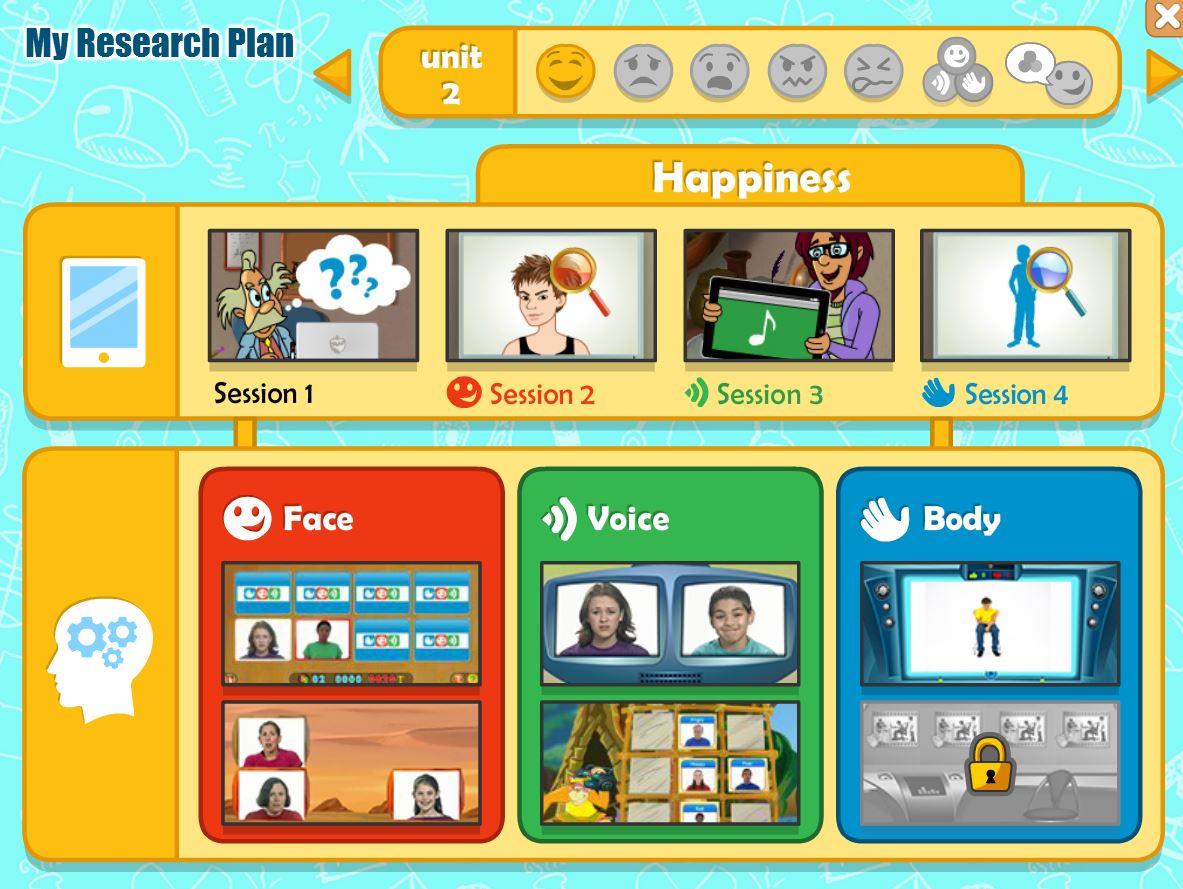Screen dimensions: 1183x889
Task: Choose the disgusted tongue-out face emotion
Action: click(x=873, y=72)
